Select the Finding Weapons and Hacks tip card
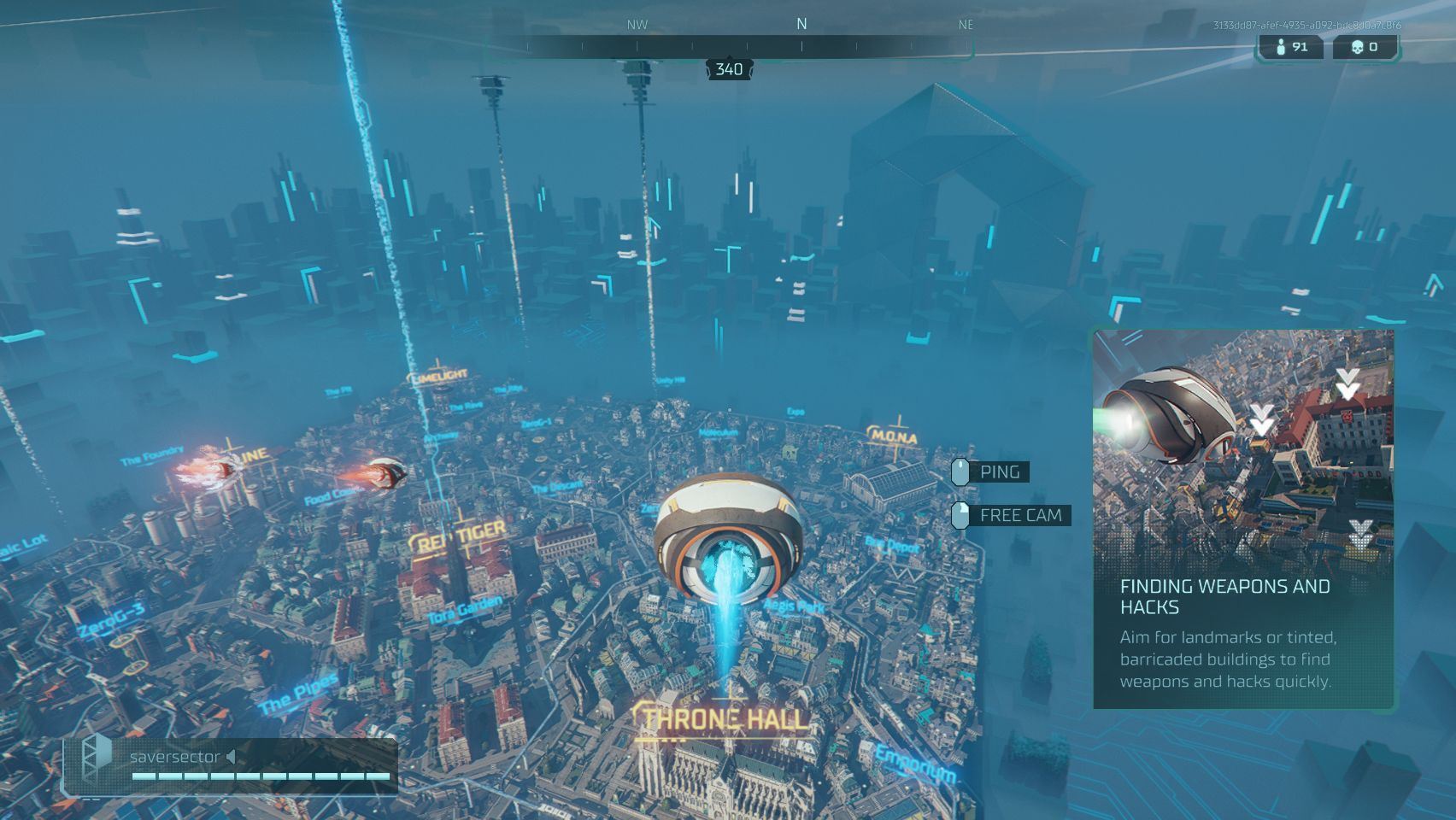 [x=1243, y=519]
